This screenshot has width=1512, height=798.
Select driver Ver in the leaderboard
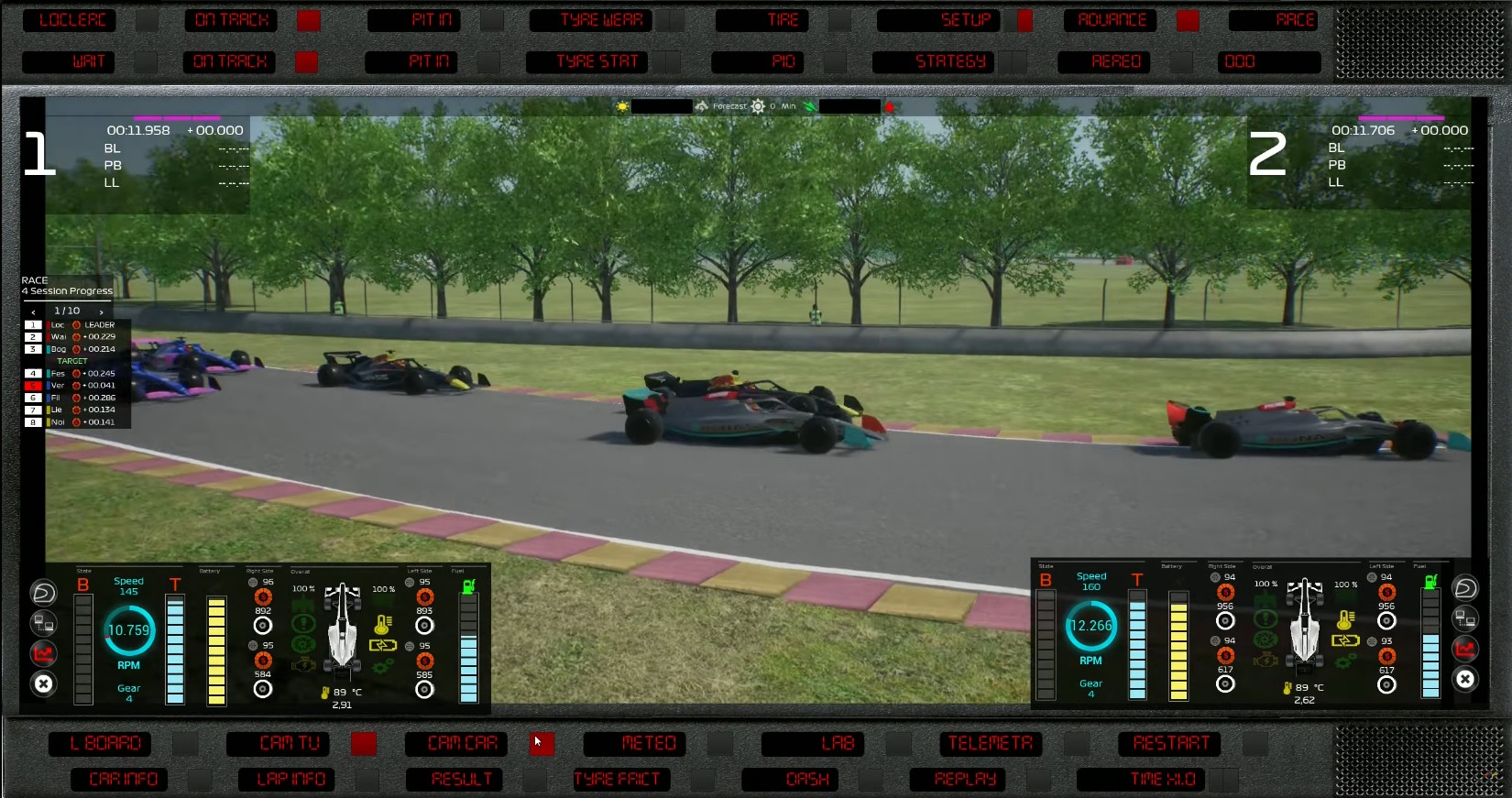[x=57, y=385]
